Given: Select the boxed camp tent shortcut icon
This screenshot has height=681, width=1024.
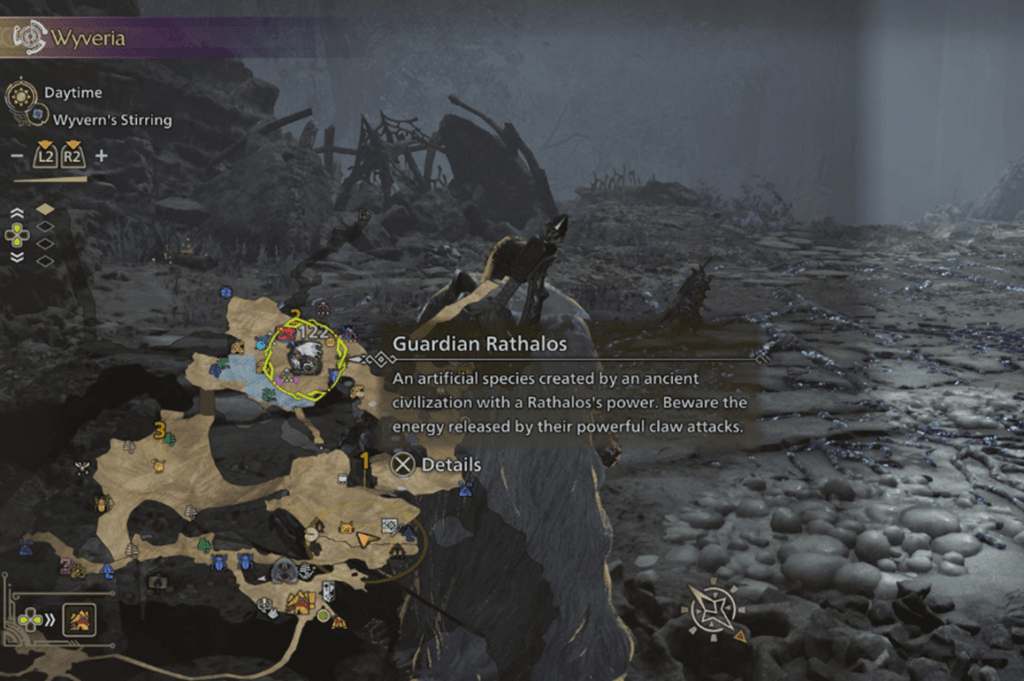Looking at the screenshot, I should (79, 620).
